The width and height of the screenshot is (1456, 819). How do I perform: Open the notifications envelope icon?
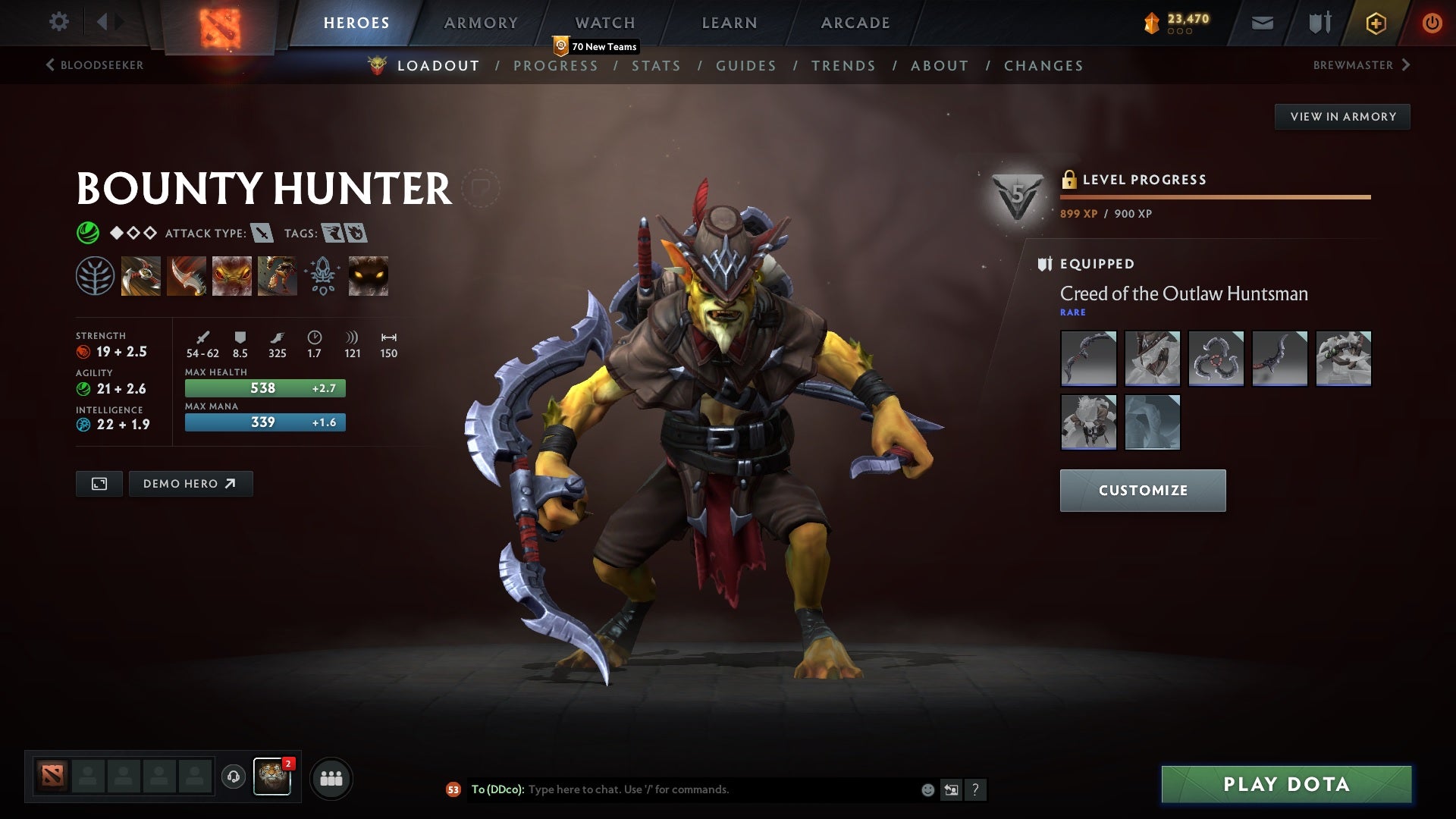1262,23
